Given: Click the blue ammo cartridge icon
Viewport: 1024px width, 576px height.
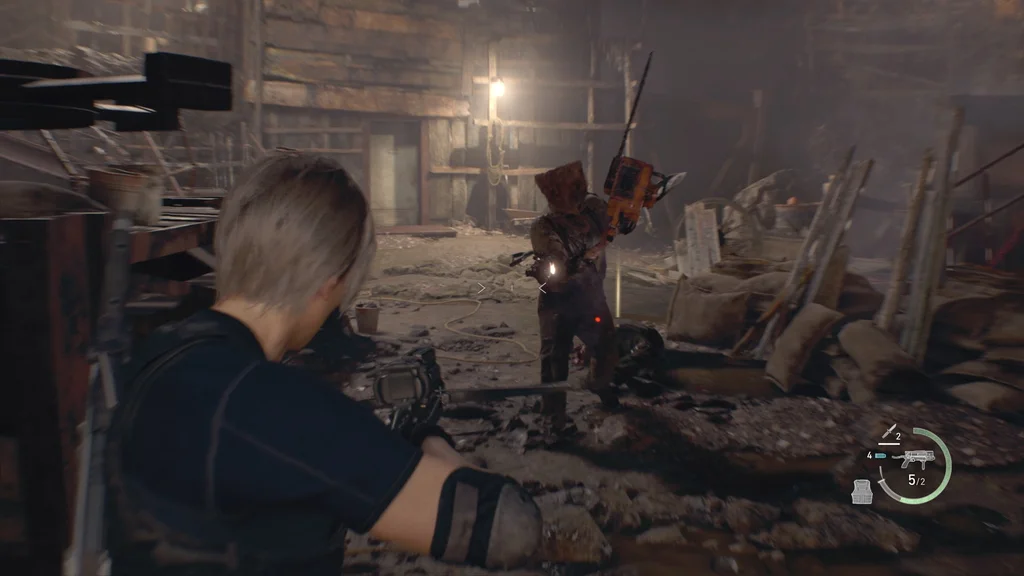Looking at the screenshot, I should tap(880, 456).
